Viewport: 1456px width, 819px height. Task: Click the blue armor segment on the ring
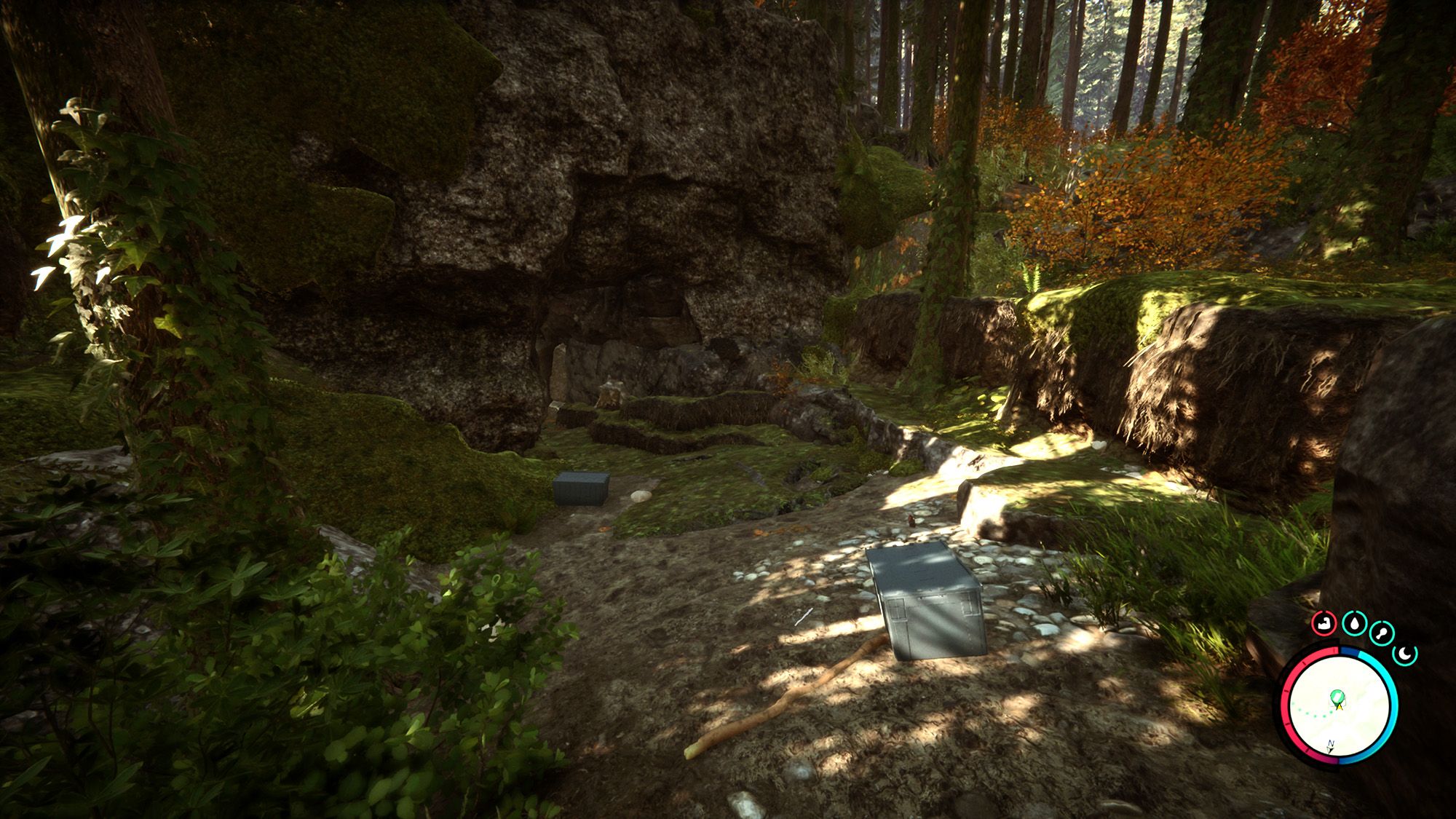[x=1349, y=652]
